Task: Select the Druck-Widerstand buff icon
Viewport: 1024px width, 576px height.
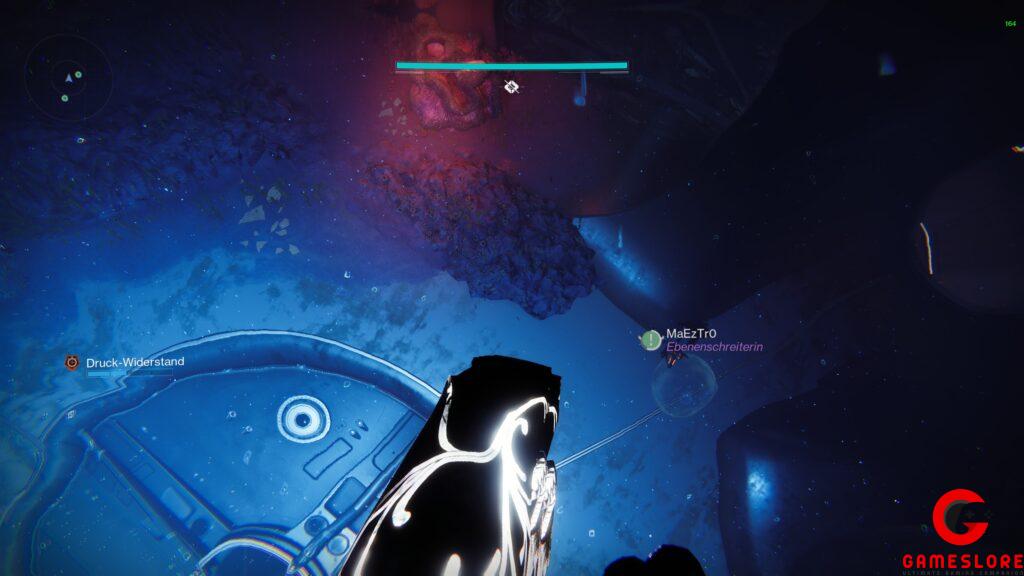Action: tap(72, 362)
